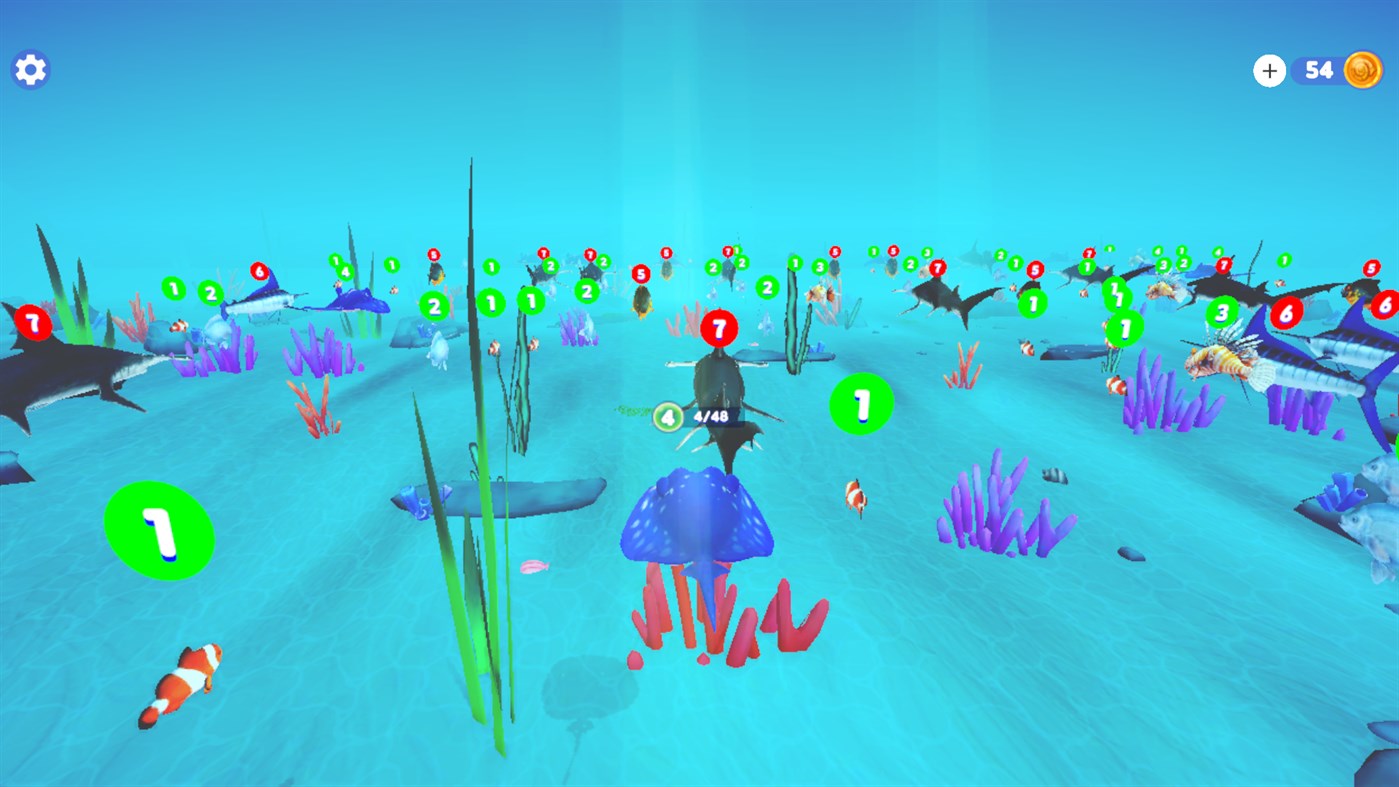This screenshot has height=787, width=1399.
Task: Click the red 7 marker on the left edge
Action: 32,323
